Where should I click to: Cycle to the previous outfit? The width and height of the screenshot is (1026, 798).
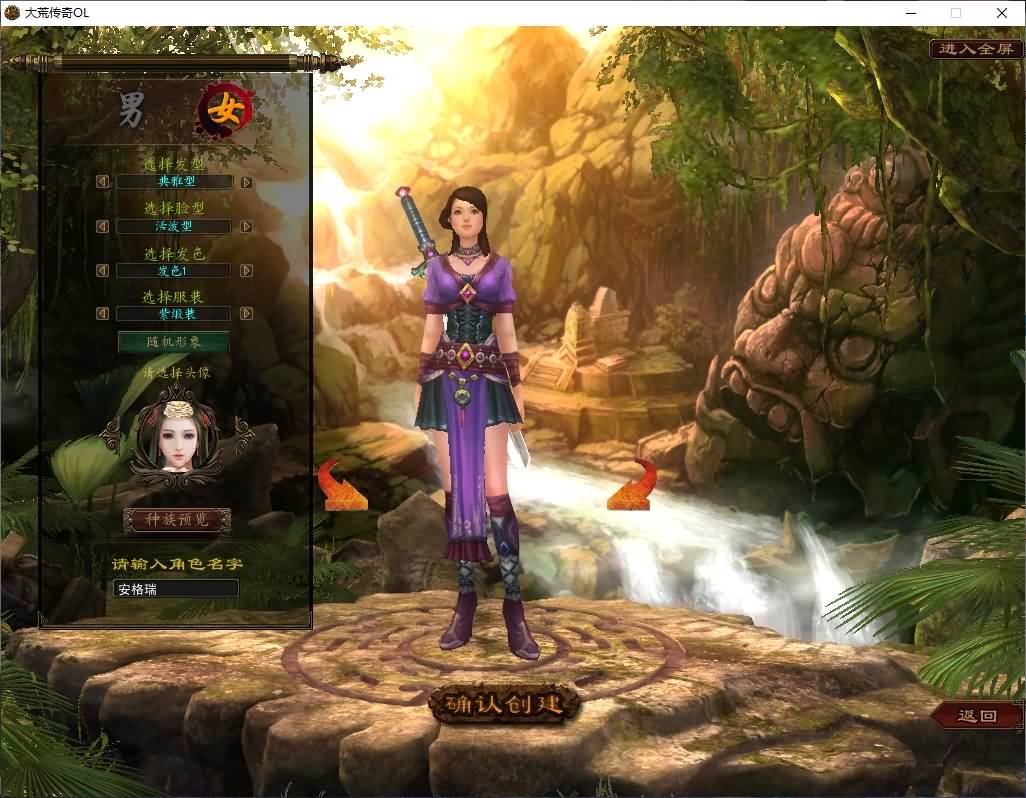(x=102, y=314)
